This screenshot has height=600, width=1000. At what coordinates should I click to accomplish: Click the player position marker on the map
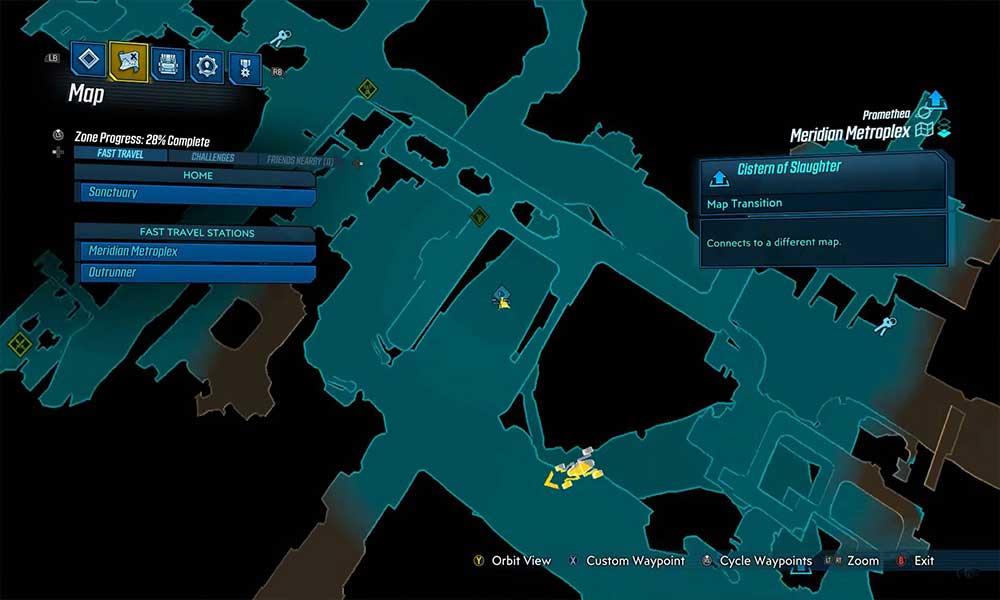(502, 296)
